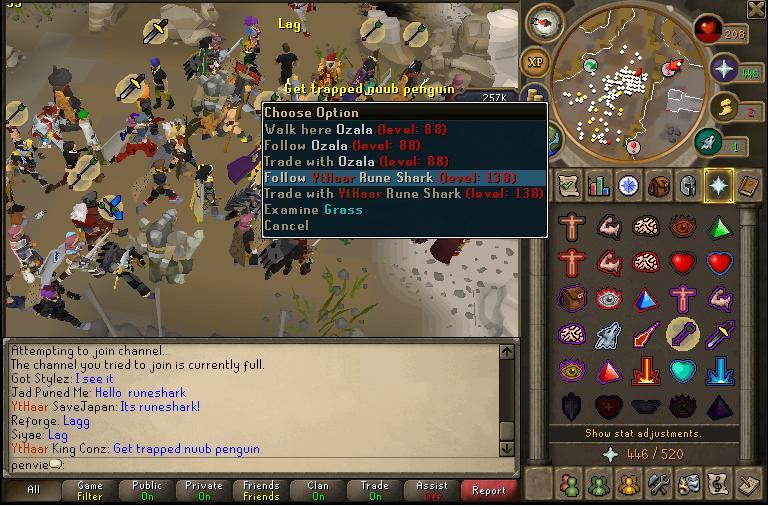The height and width of the screenshot is (507, 768).
Task: Click the Assist chat tab
Action: pyautogui.click(x=432, y=490)
